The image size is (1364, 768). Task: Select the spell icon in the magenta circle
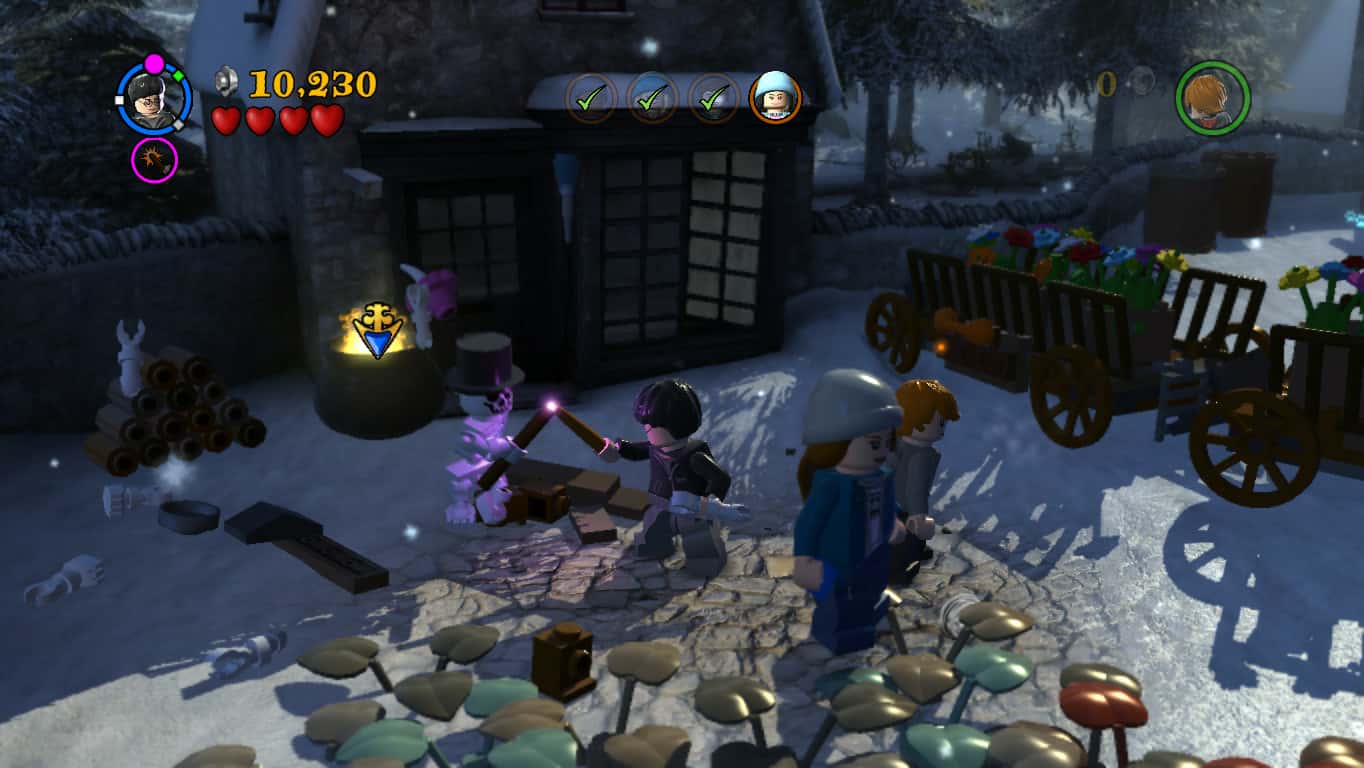click(152, 160)
